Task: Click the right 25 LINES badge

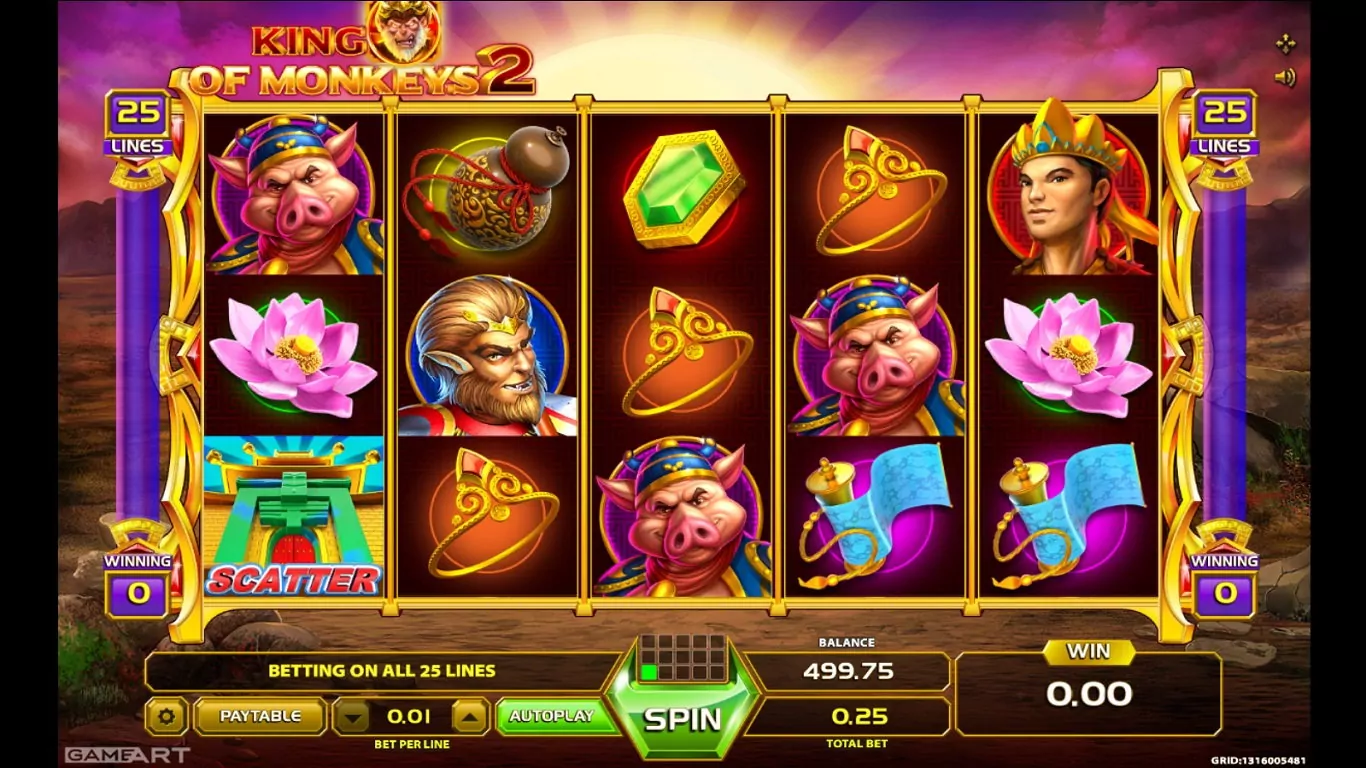Action: click(1224, 124)
